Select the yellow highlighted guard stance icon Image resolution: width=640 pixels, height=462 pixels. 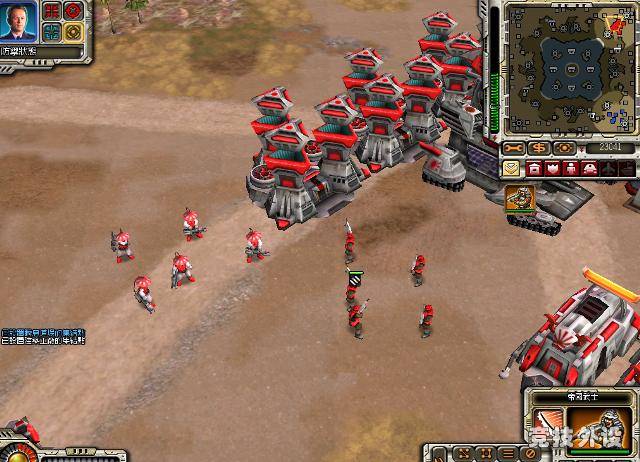click(73, 32)
